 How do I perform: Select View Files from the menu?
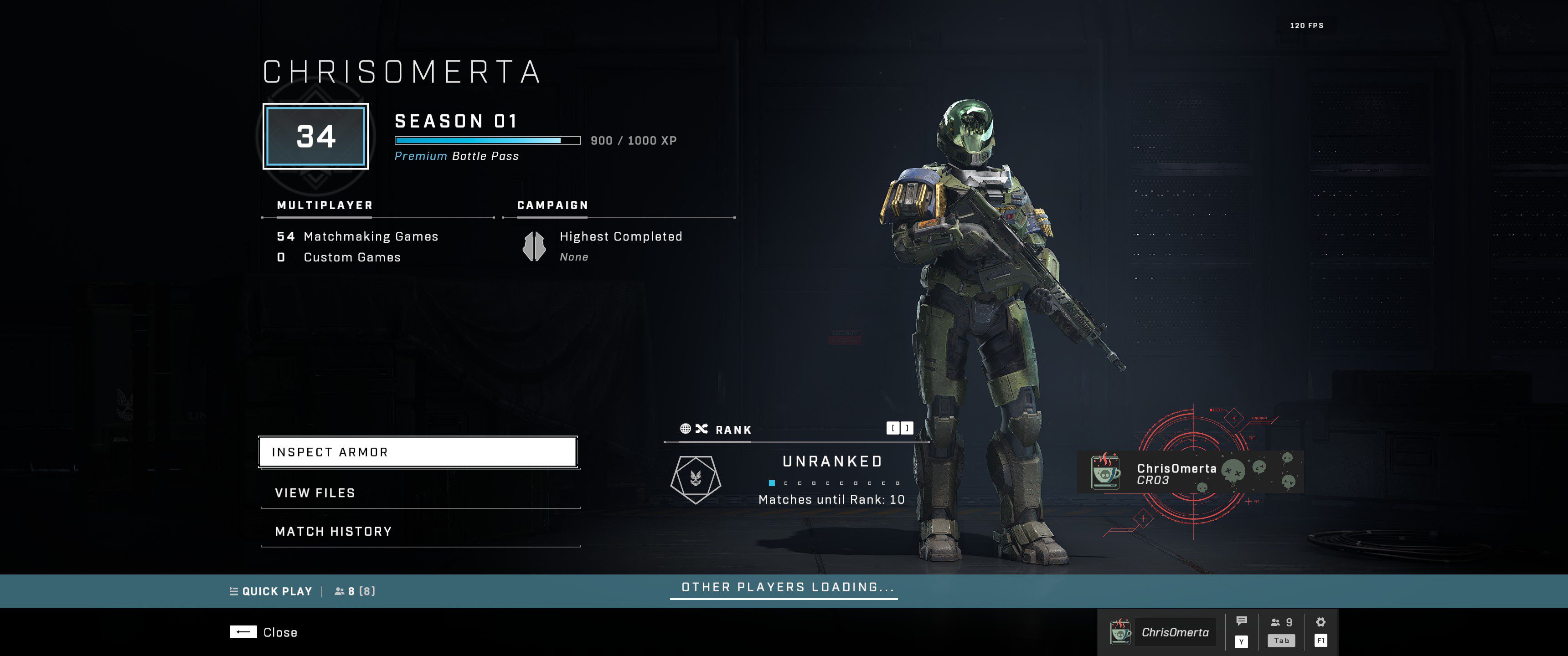pos(420,493)
